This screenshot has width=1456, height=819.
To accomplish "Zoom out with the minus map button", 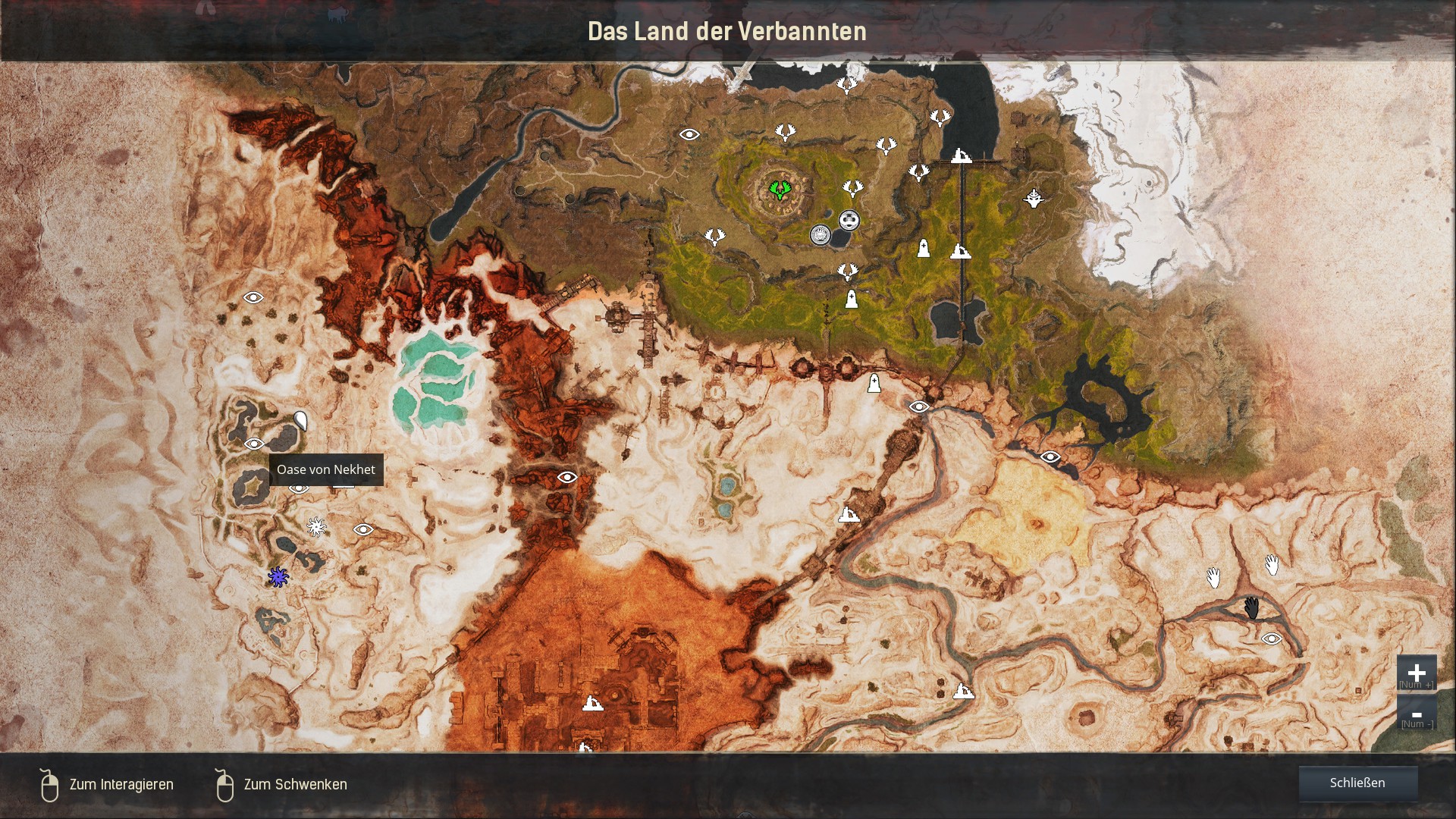I will pyautogui.click(x=1416, y=714).
